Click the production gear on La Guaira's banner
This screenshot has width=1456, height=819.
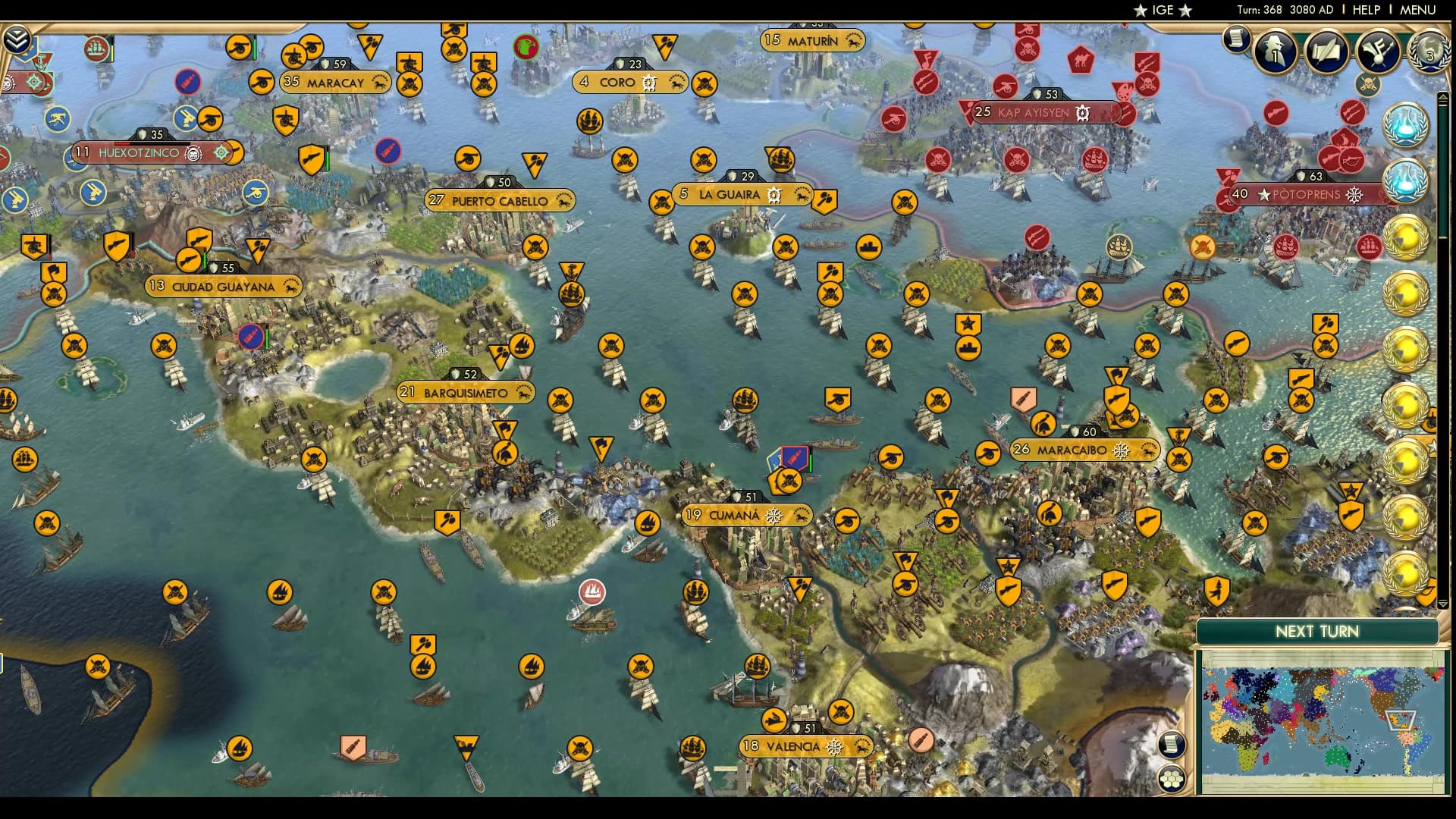773,195
